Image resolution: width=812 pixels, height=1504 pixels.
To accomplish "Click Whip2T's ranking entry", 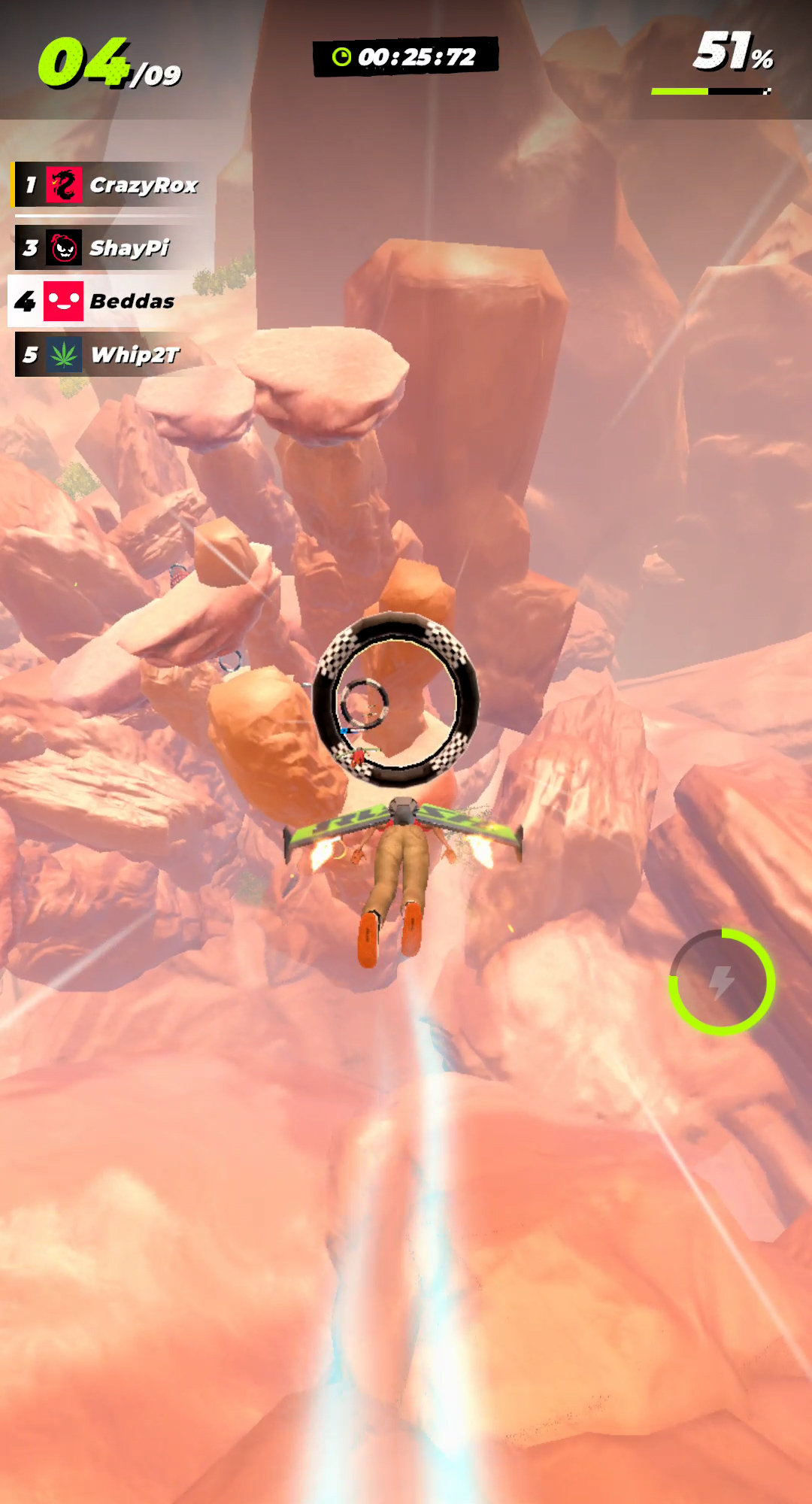I will point(113,354).
